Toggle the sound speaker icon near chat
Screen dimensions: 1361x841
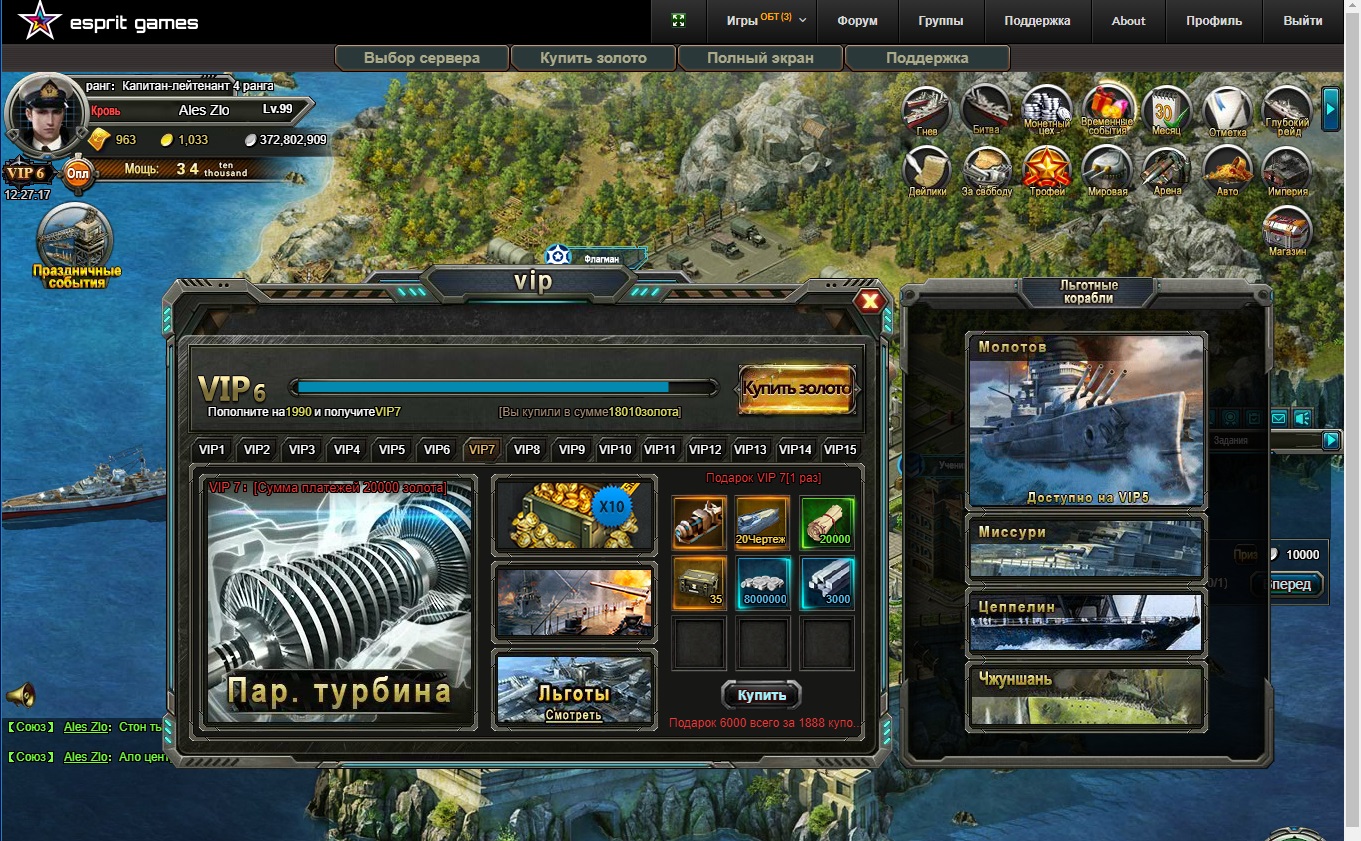(x=20, y=694)
